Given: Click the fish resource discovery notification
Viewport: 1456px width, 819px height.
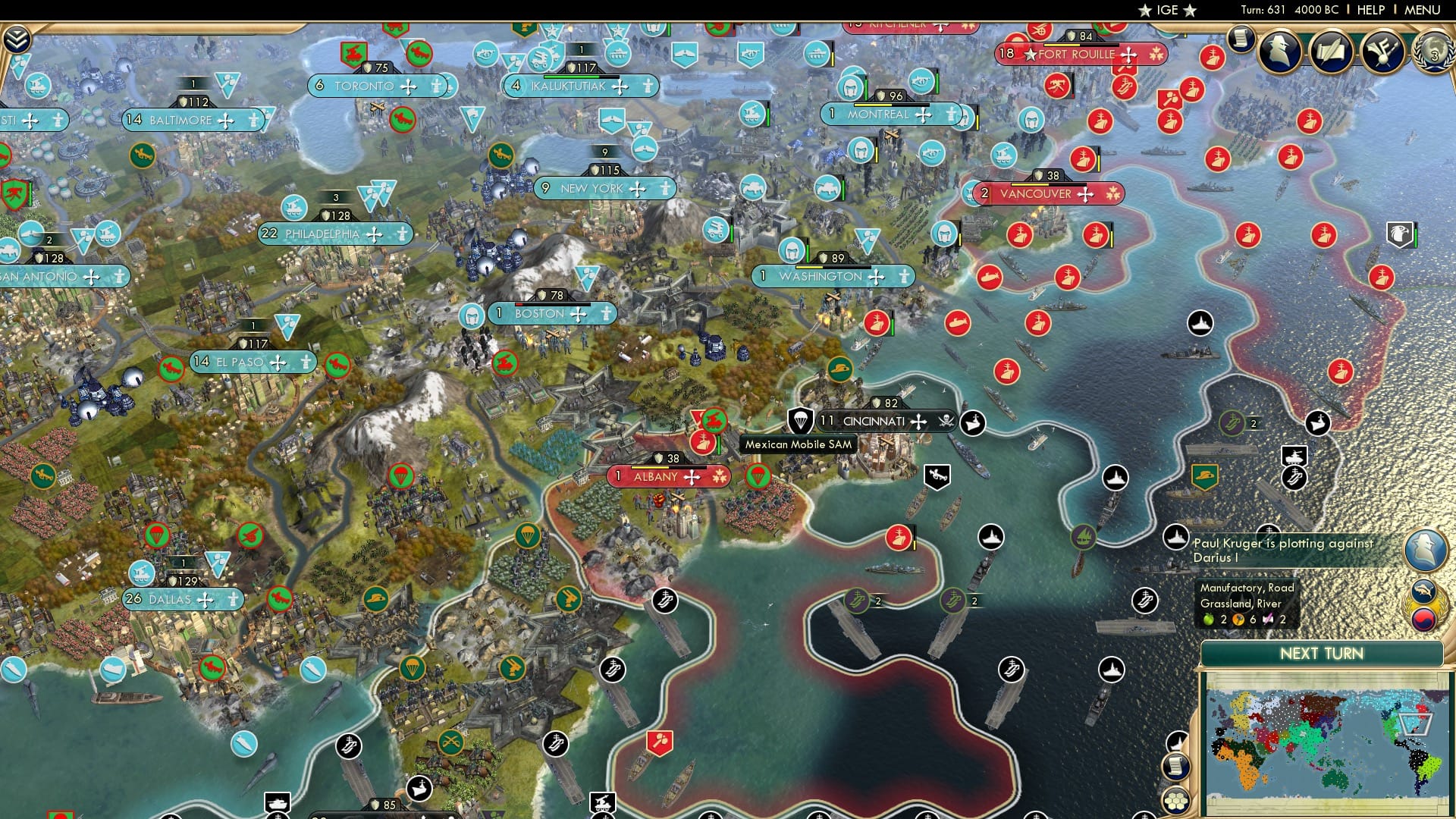Looking at the screenshot, I should click(x=1425, y=589).
